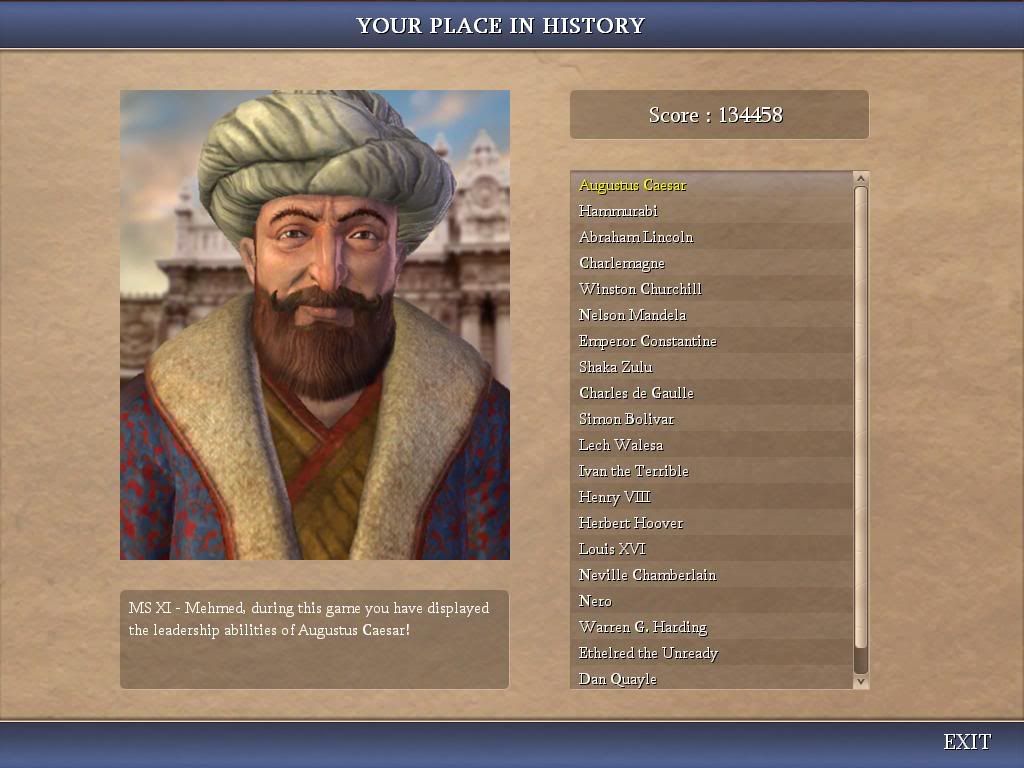Click Charles de Gaulle in the list
The image size is (1024, 768).
(x=636, y=393)
